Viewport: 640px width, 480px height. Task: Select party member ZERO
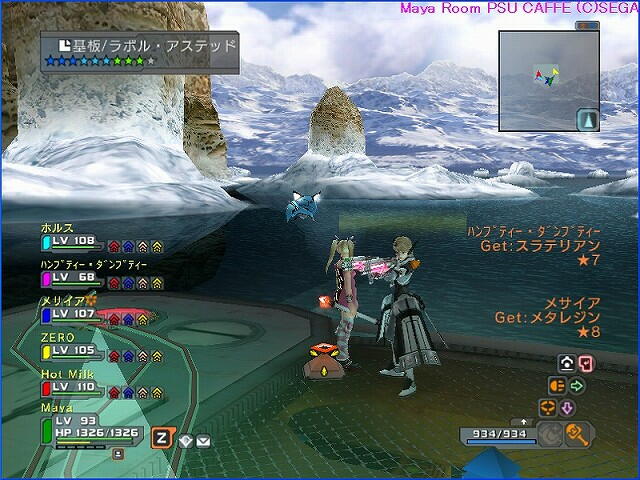(70, 346)
